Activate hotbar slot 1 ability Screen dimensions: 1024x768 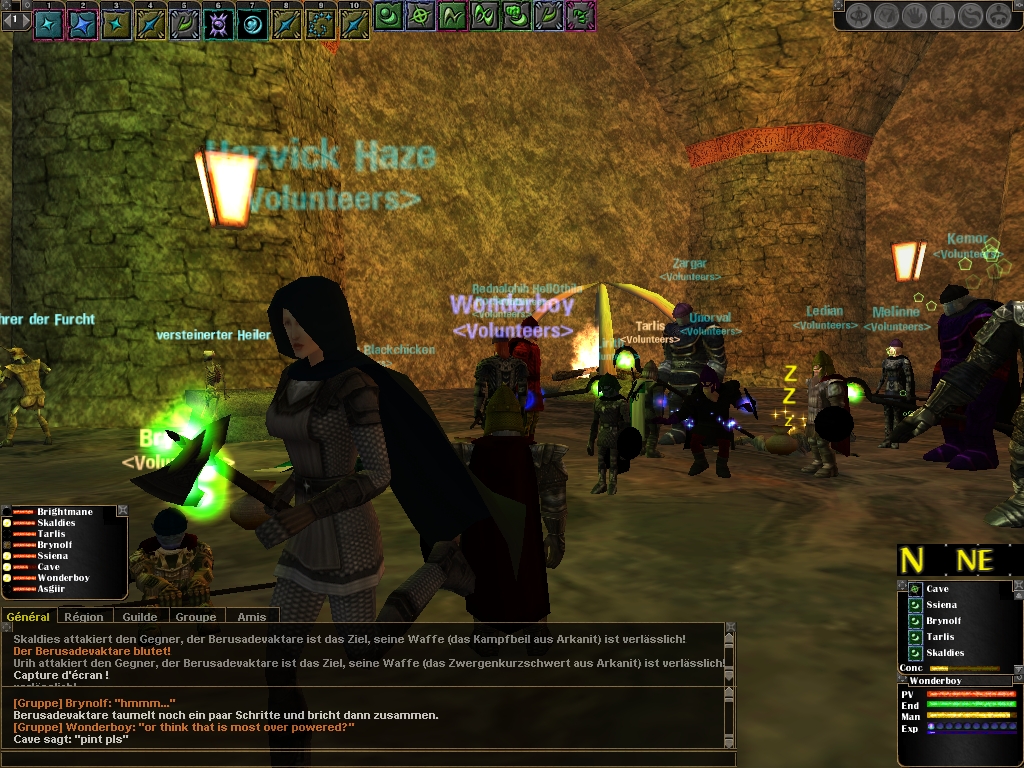48,23
